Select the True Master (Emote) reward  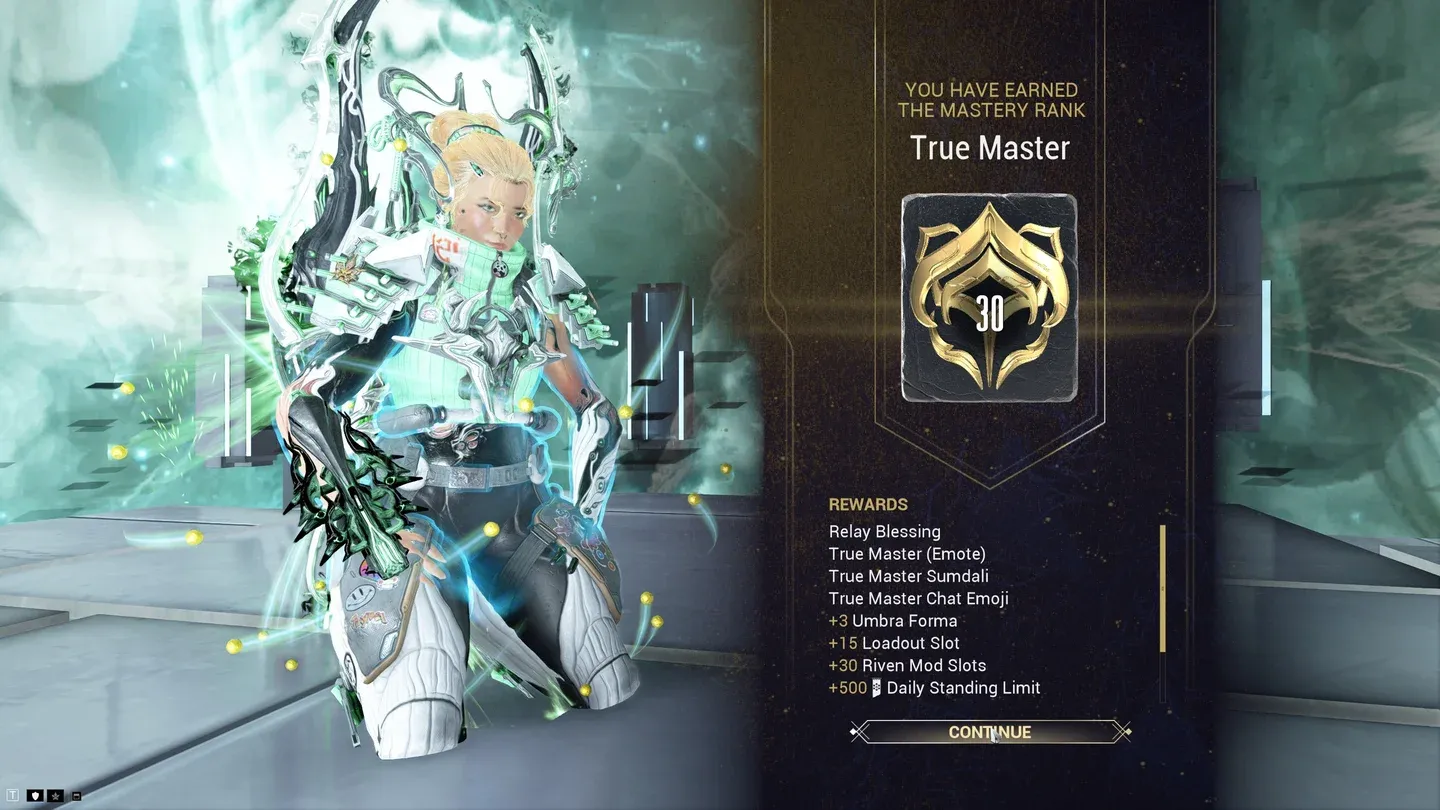tap(906, 554)
